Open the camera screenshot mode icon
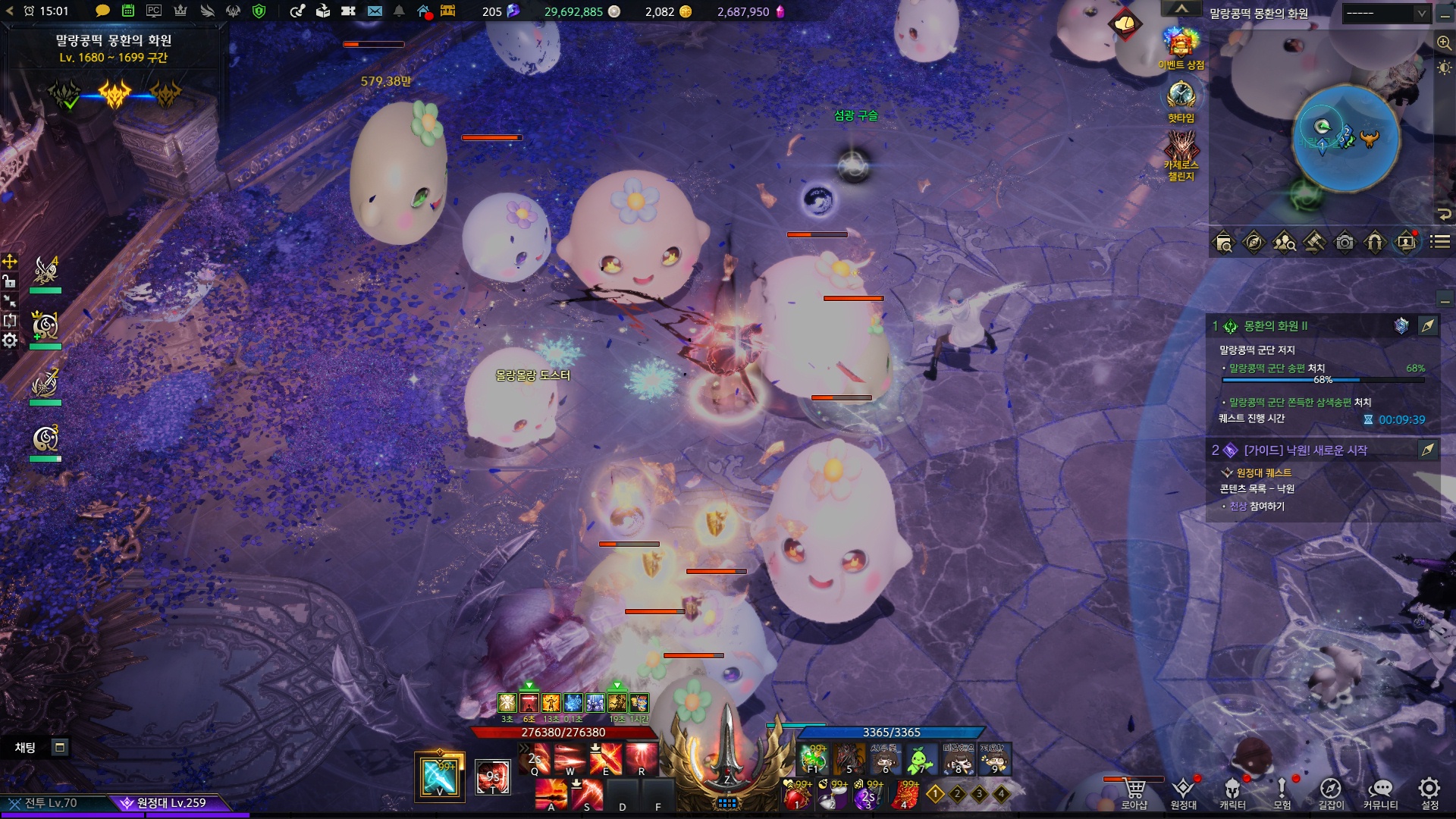 click(x=1345, y=243)
